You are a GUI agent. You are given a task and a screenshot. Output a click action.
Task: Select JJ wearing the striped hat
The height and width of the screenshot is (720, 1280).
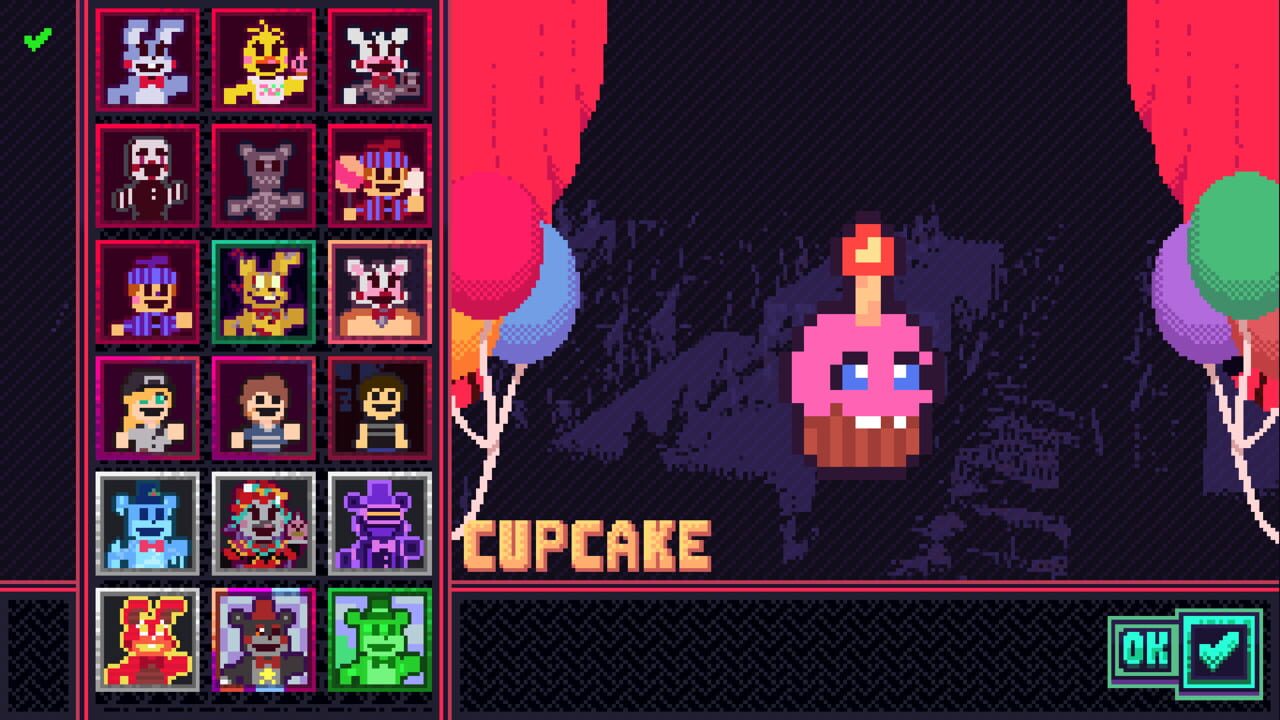coord(148,294)
